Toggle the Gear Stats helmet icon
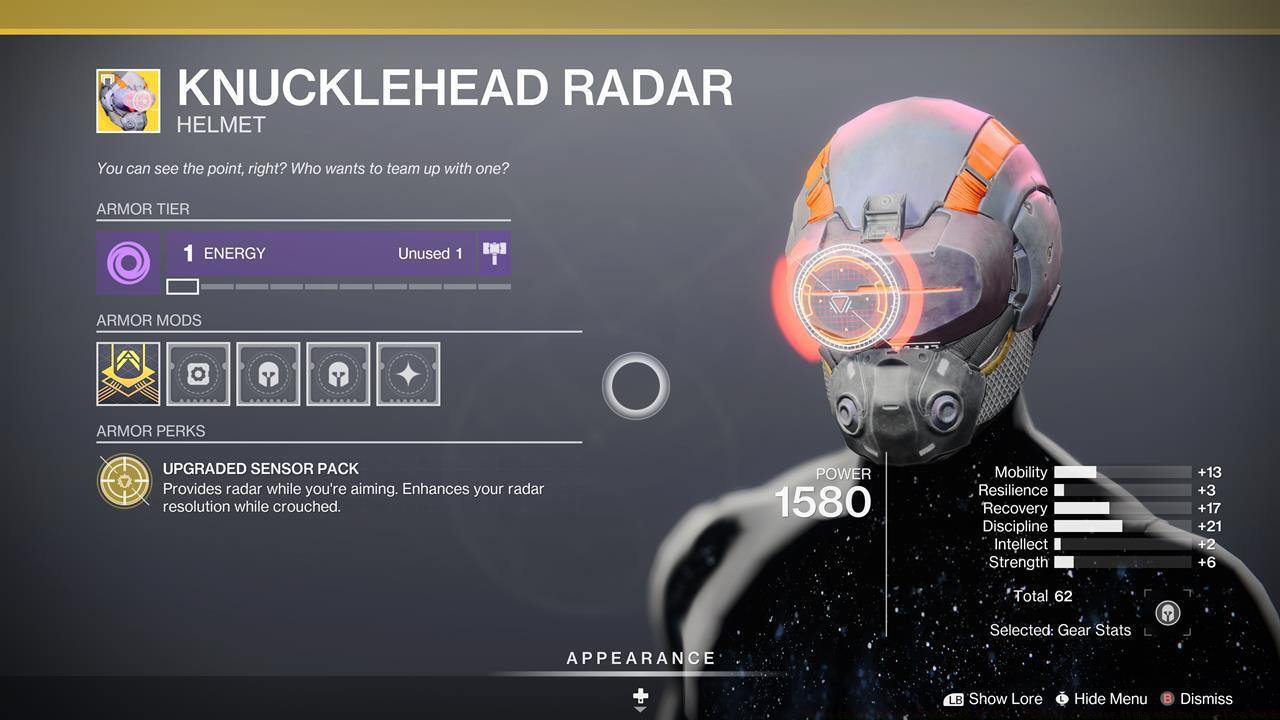Screen dimensions: 1280x720 [1167, 613]
